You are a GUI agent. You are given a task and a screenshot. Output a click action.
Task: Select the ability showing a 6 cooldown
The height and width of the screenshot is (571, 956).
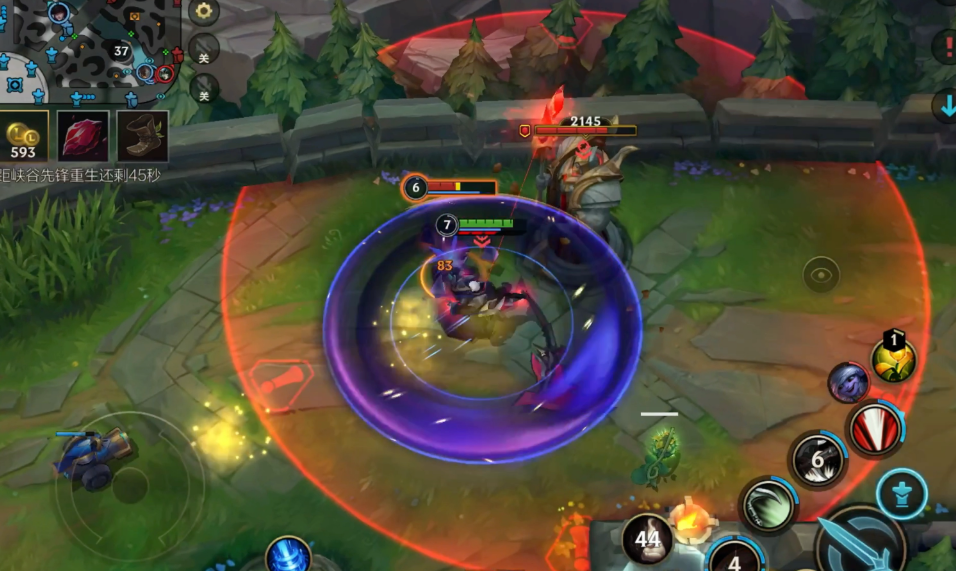point(818,460)
